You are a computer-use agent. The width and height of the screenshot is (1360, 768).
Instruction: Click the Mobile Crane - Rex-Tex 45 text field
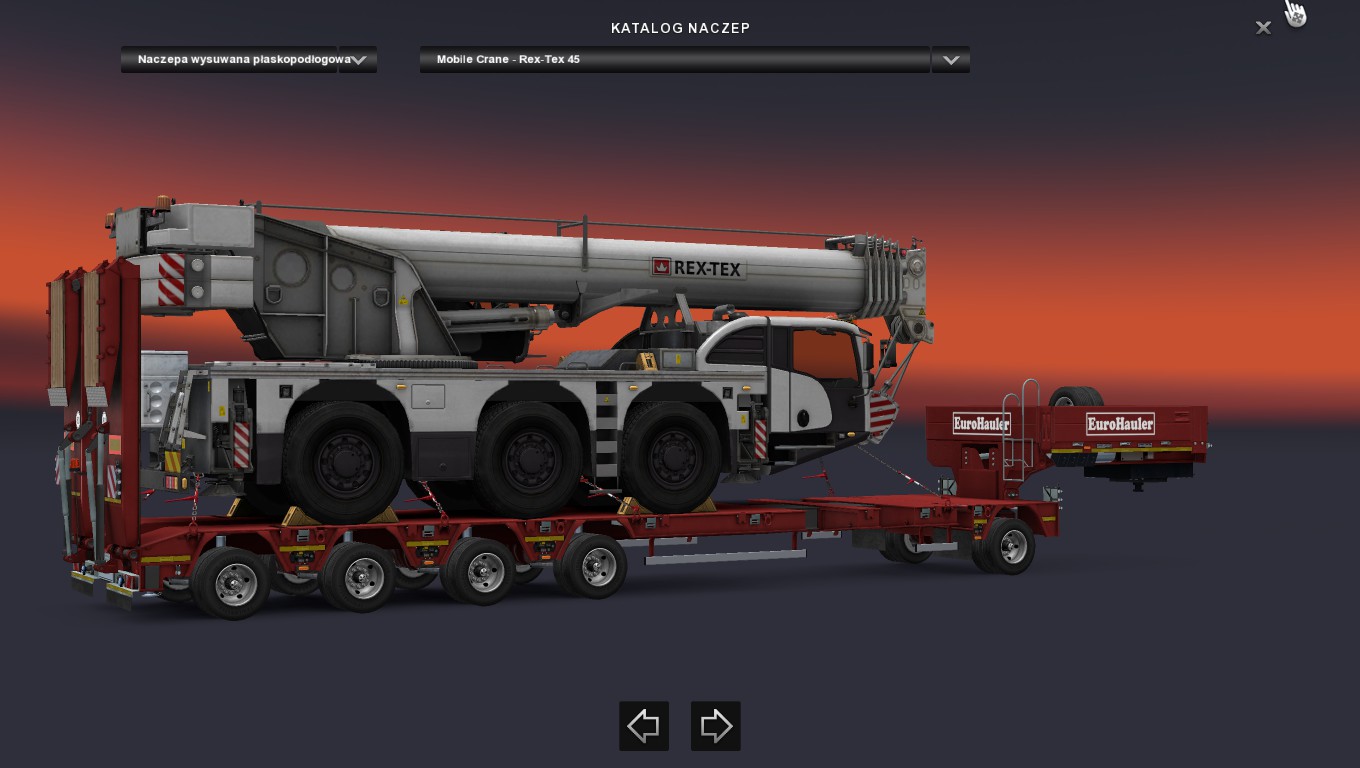(x=675, y=60)
